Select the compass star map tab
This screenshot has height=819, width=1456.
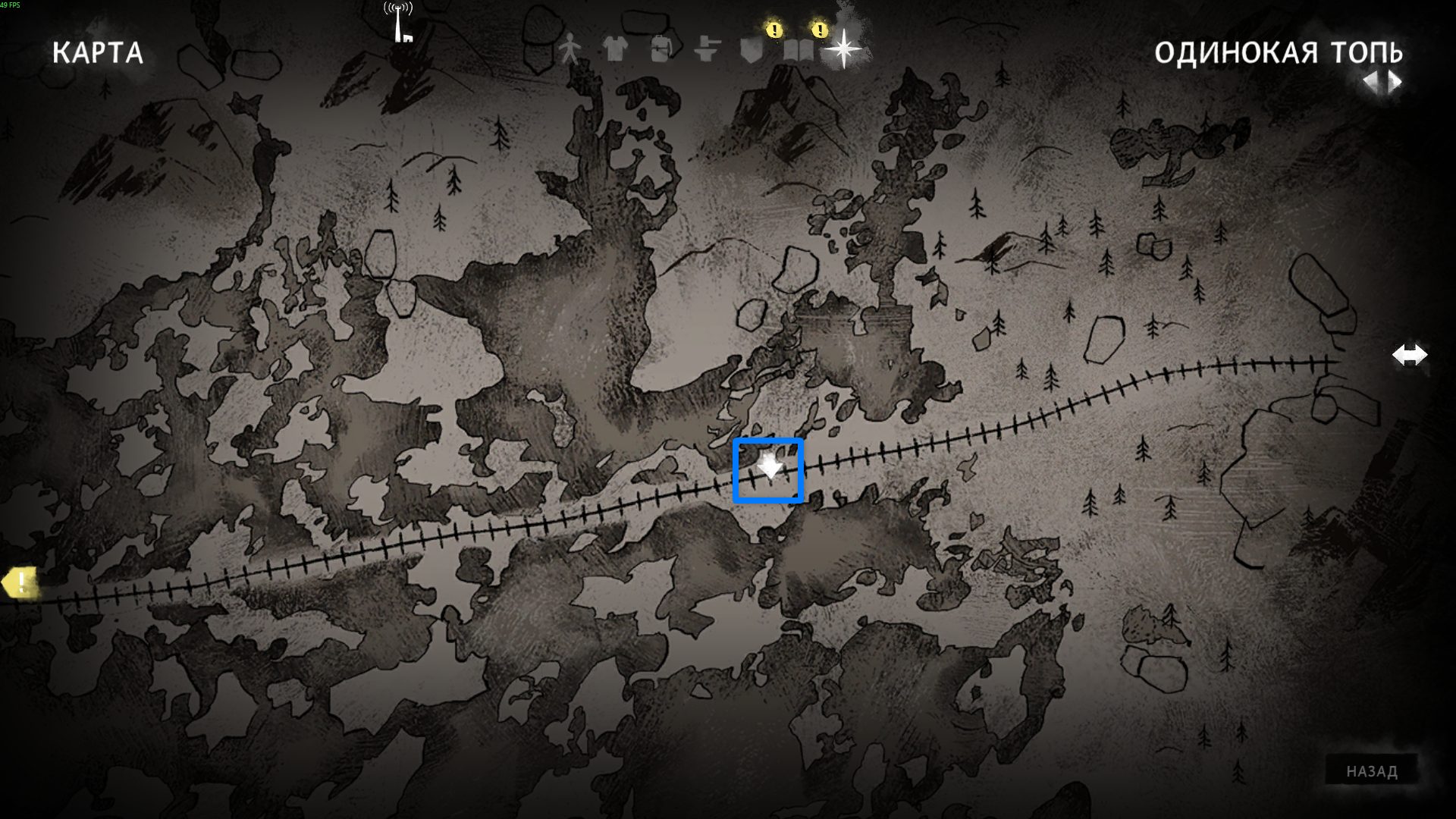pos(843,50)
